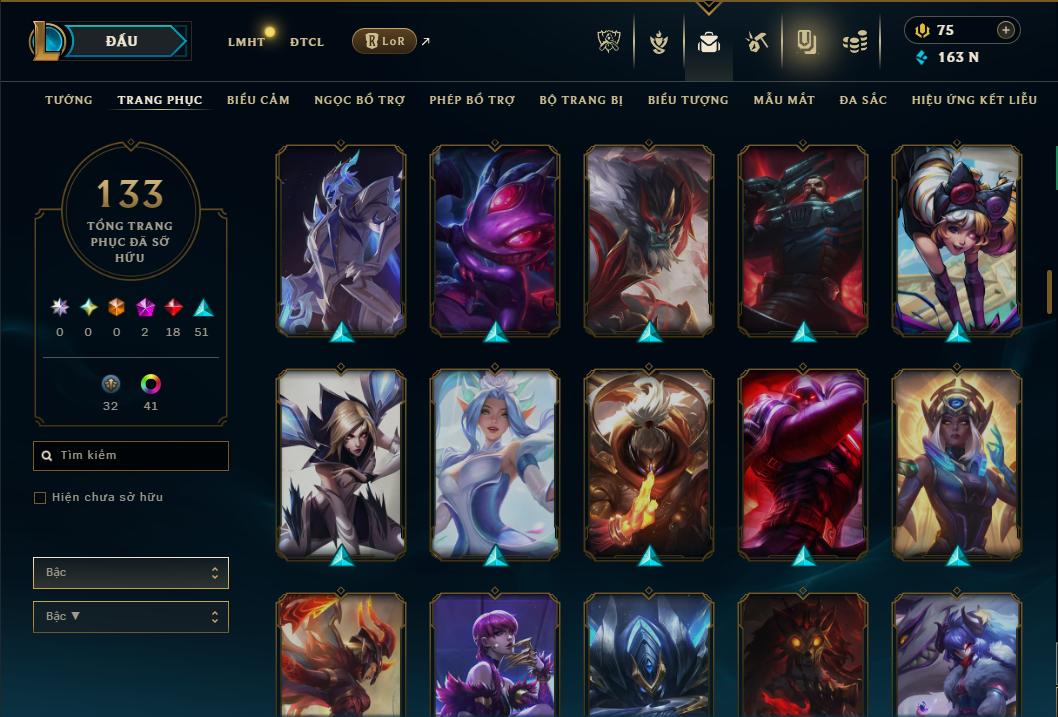Viewport: 1058px width, 717px height.
Task: Go to the BỘ TRANG BỊ tab
Action: pos(581,100)
